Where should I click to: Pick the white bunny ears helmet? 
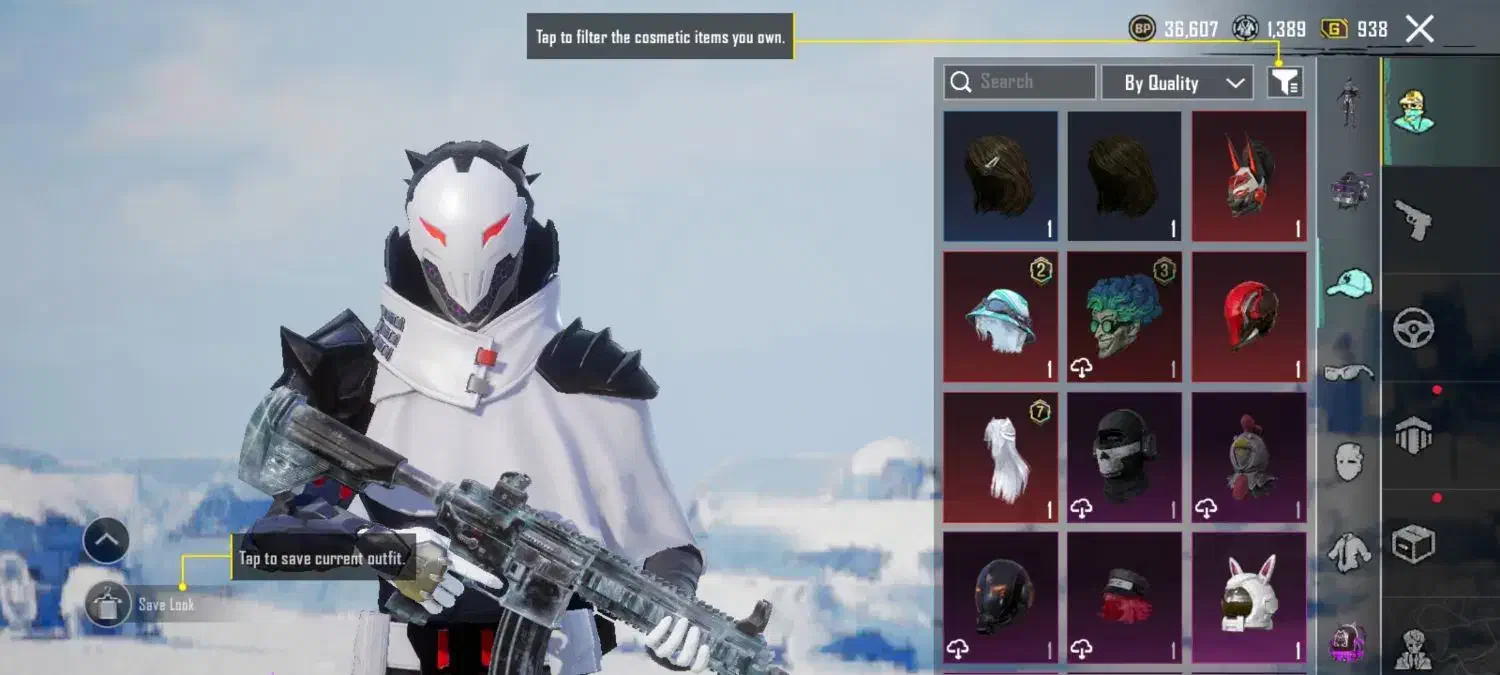click(x=1249, y=597)
